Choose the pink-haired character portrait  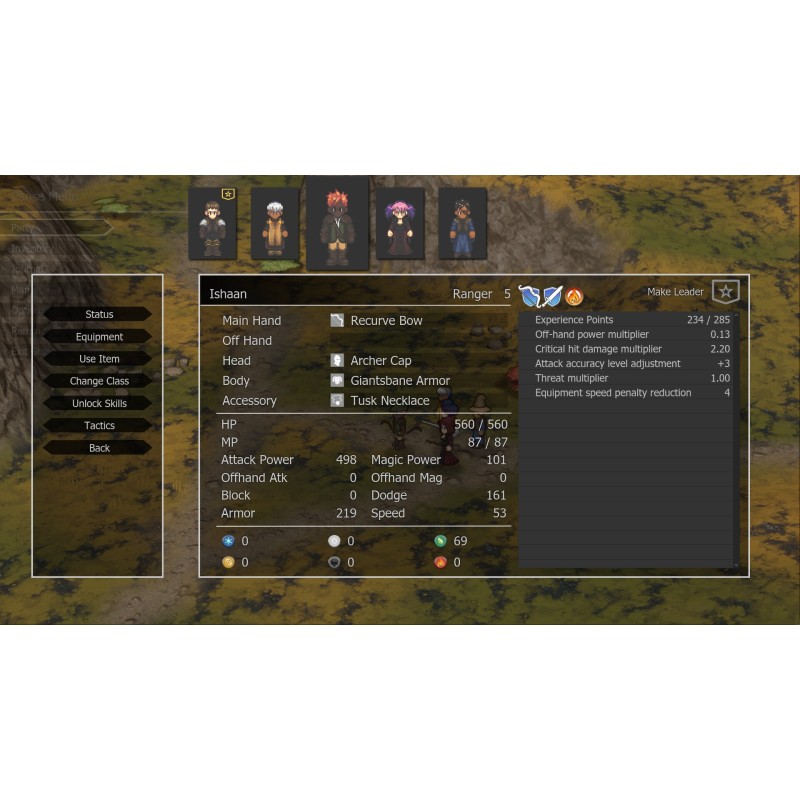tap(400, 224)
